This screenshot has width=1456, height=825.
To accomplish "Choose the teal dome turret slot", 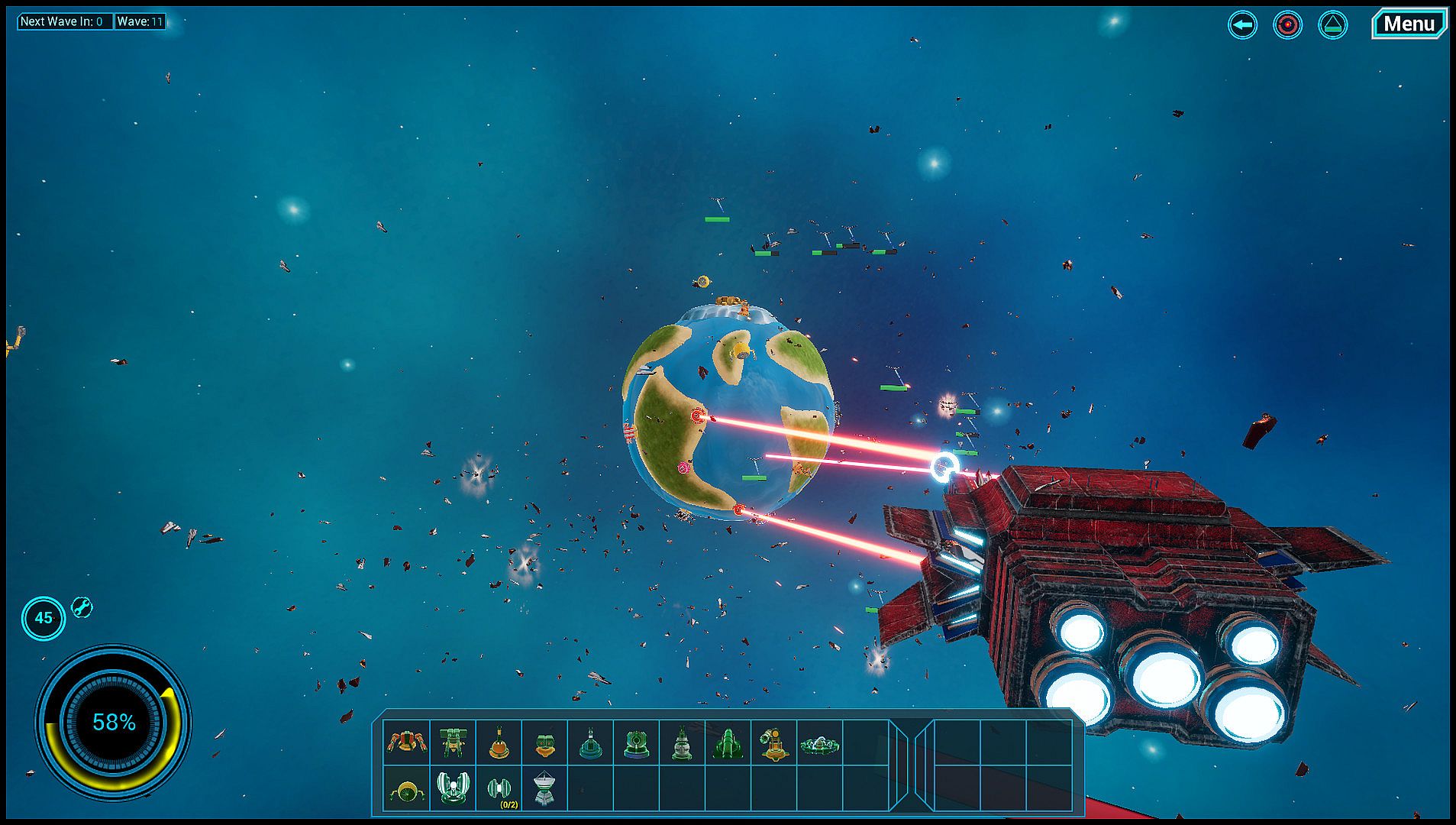I will point(590,742).
